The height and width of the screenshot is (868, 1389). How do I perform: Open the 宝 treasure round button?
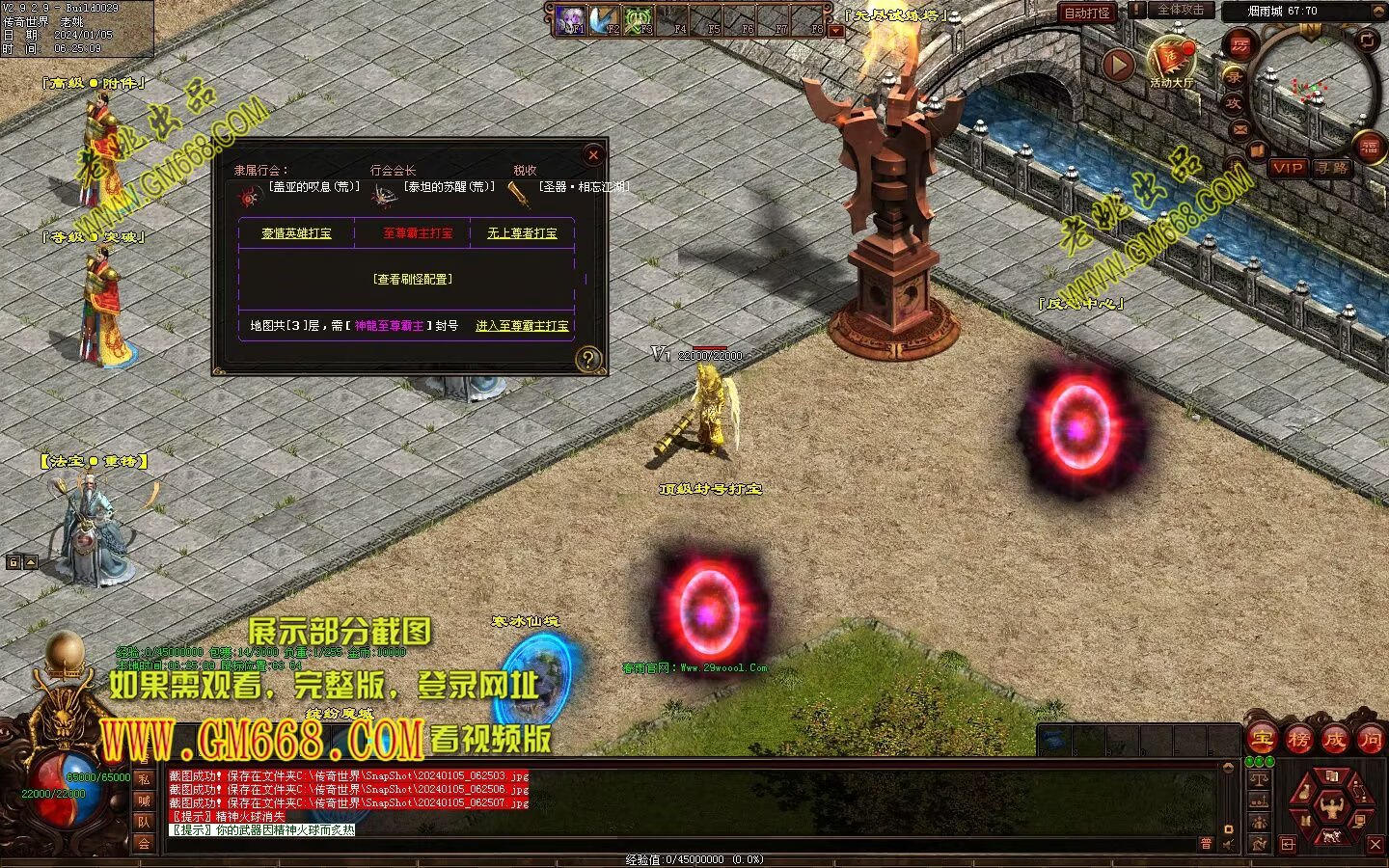tap(1263, 740)
